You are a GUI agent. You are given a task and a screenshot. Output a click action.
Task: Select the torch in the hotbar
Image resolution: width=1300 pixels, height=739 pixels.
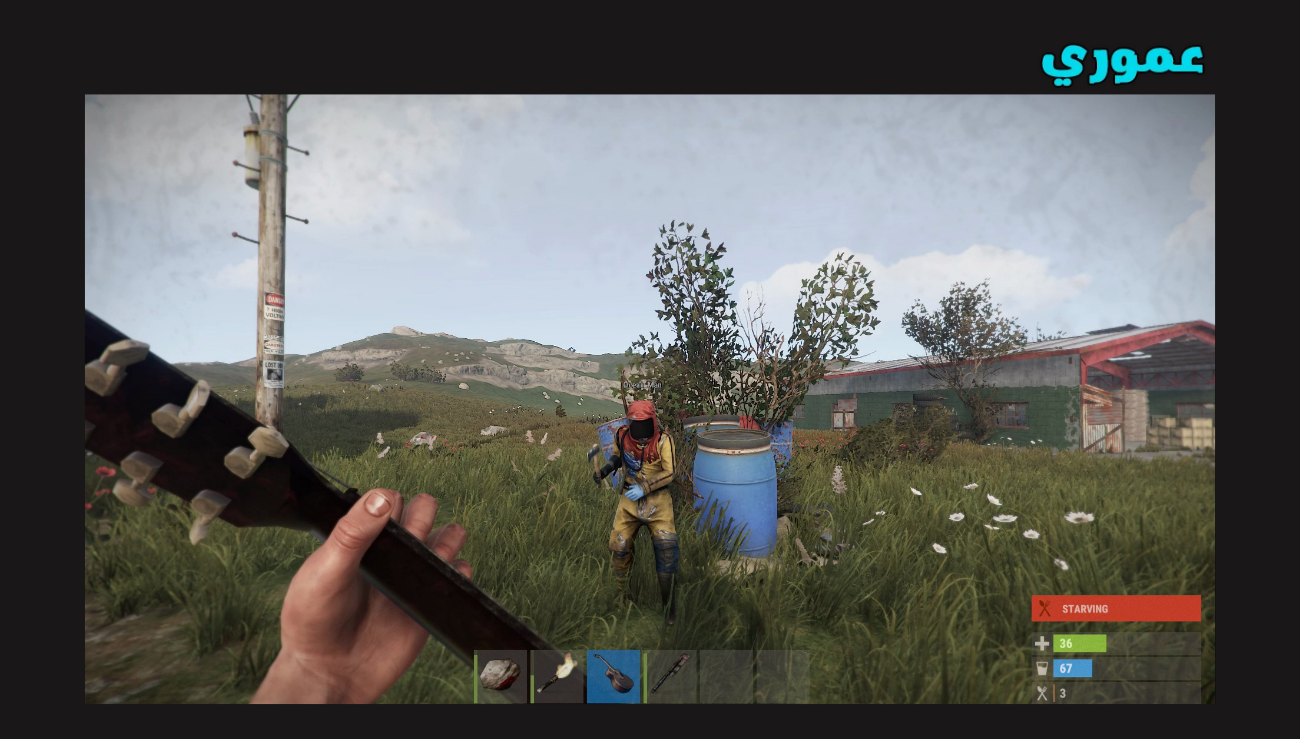[x=556, y=675]
